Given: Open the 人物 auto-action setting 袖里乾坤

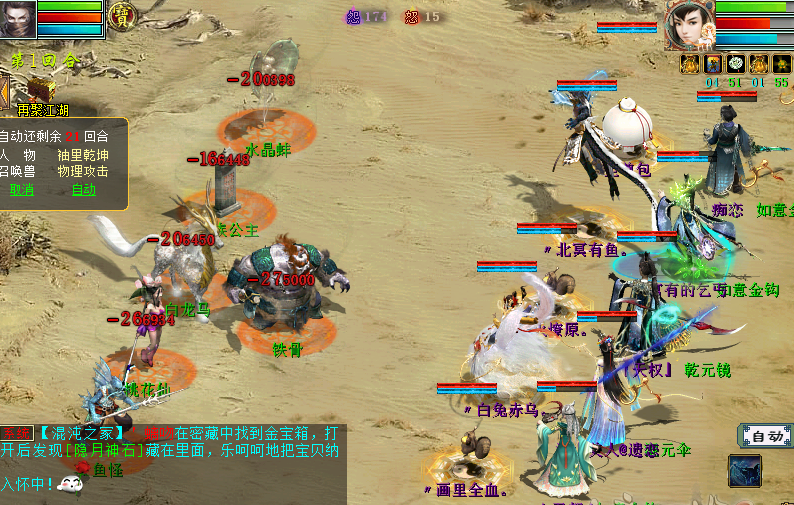Looking at the screenshot, I should 83,155.
